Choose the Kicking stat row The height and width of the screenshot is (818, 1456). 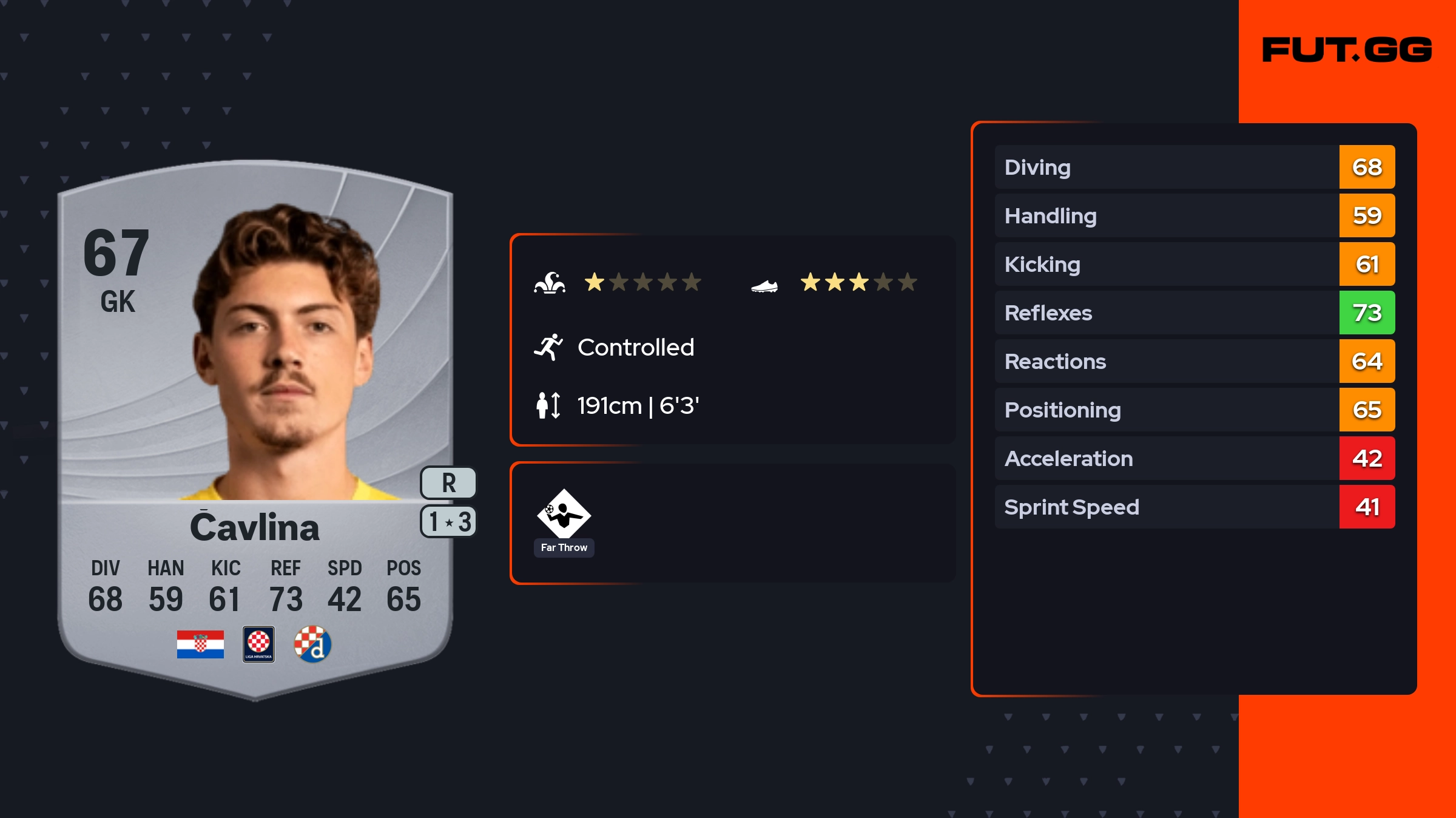point(1194,264)
